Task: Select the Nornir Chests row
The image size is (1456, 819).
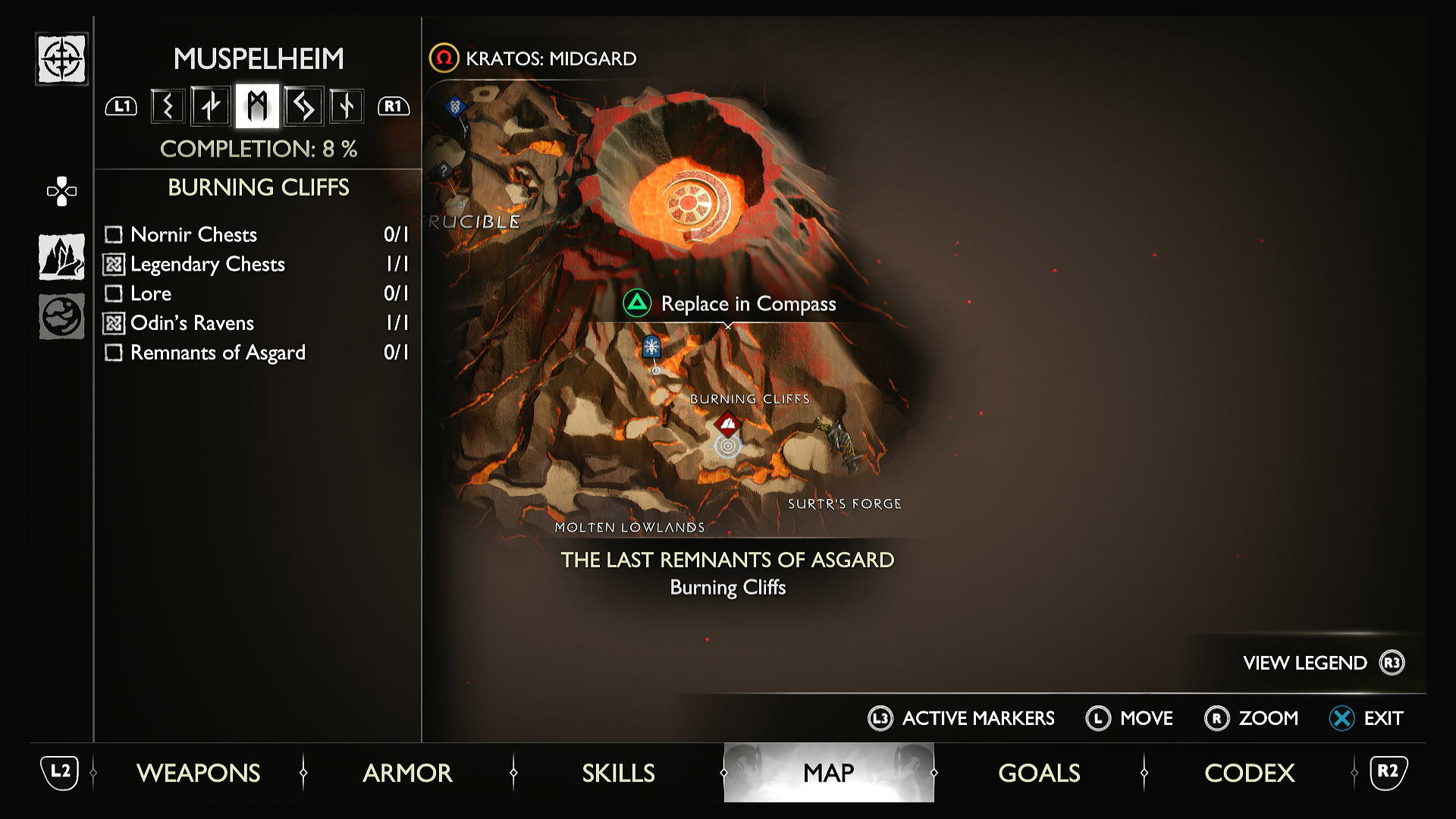Action: tap(256, 234)
